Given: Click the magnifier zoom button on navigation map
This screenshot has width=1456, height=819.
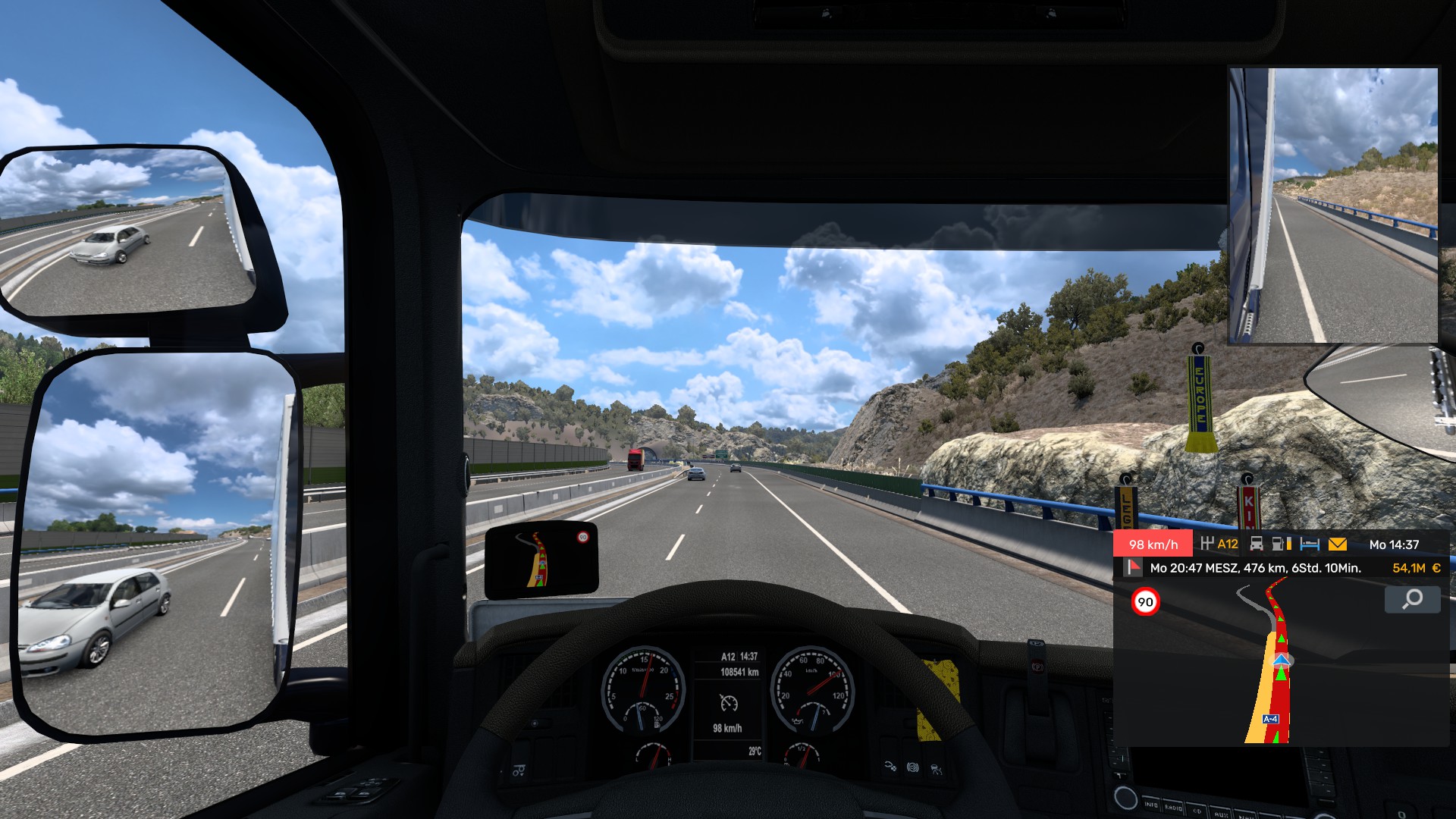Looking at the screenshot, I should pos(1412,600).
